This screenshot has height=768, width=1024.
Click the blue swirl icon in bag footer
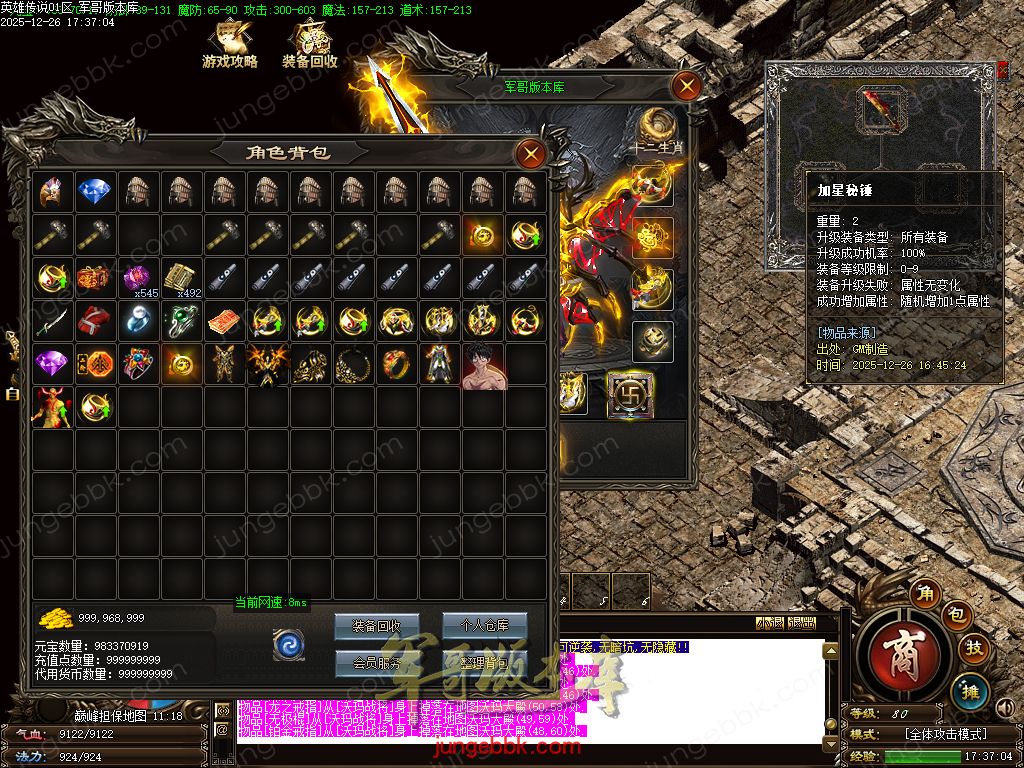288,645
